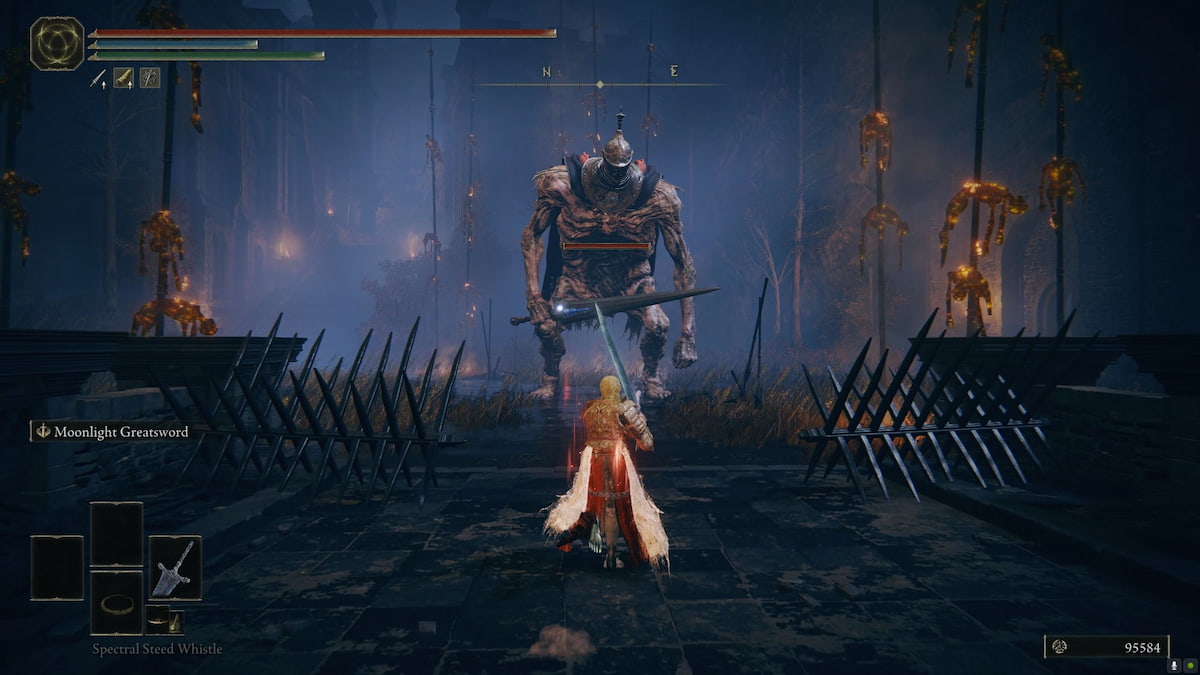The width and height of the screenshot is (1200, 675).
Task: Select the horn buff status icon
Action: [123, 78]
